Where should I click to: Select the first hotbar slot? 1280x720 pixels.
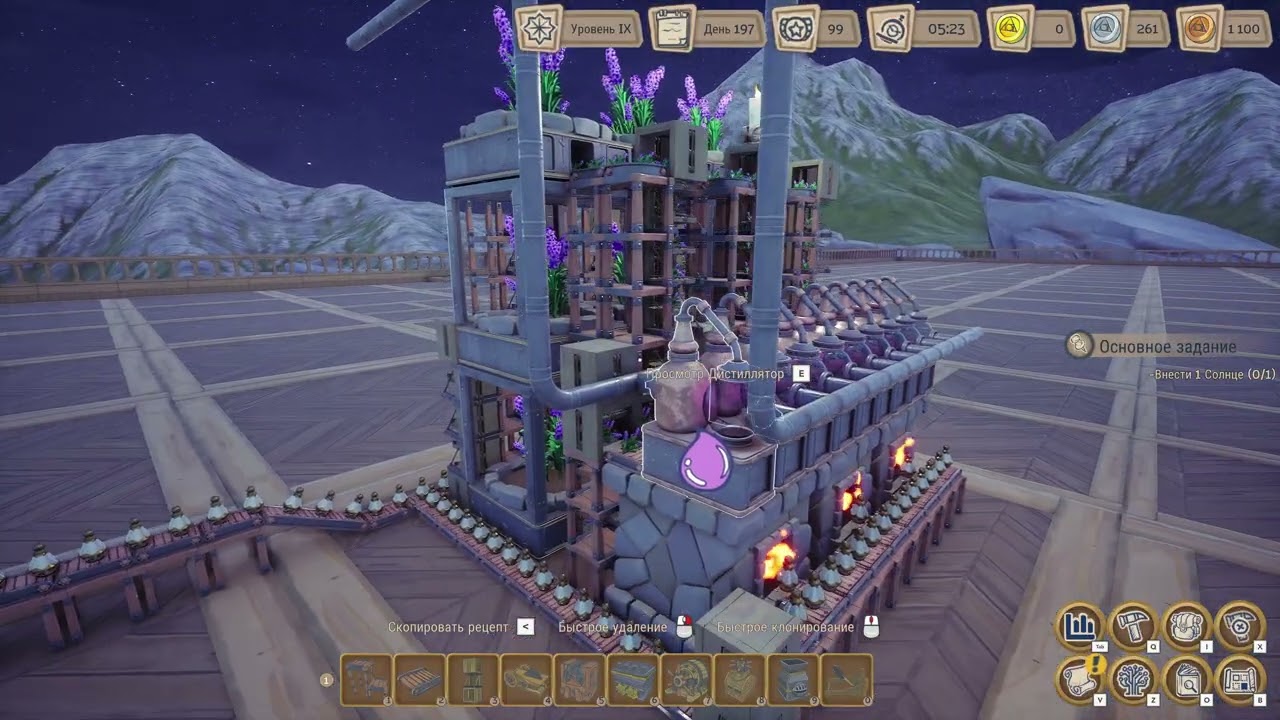tap(366, 680)
